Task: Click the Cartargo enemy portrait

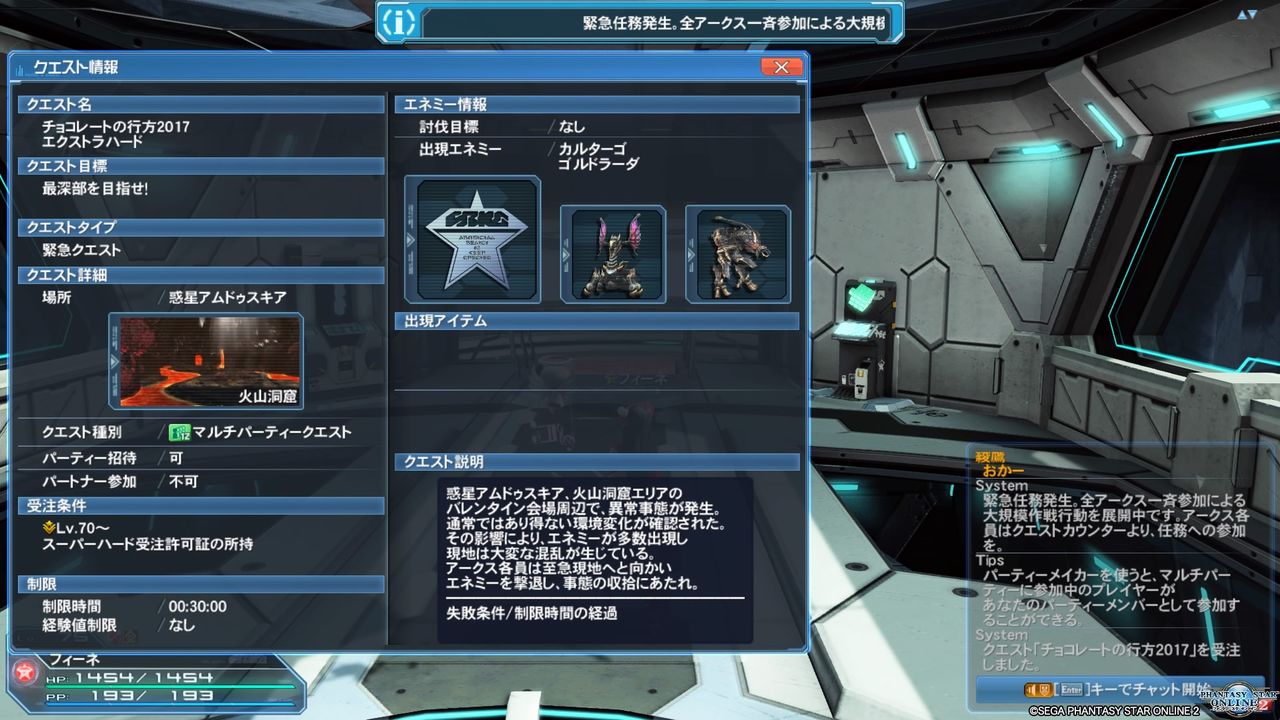Action: coord(613,254)
